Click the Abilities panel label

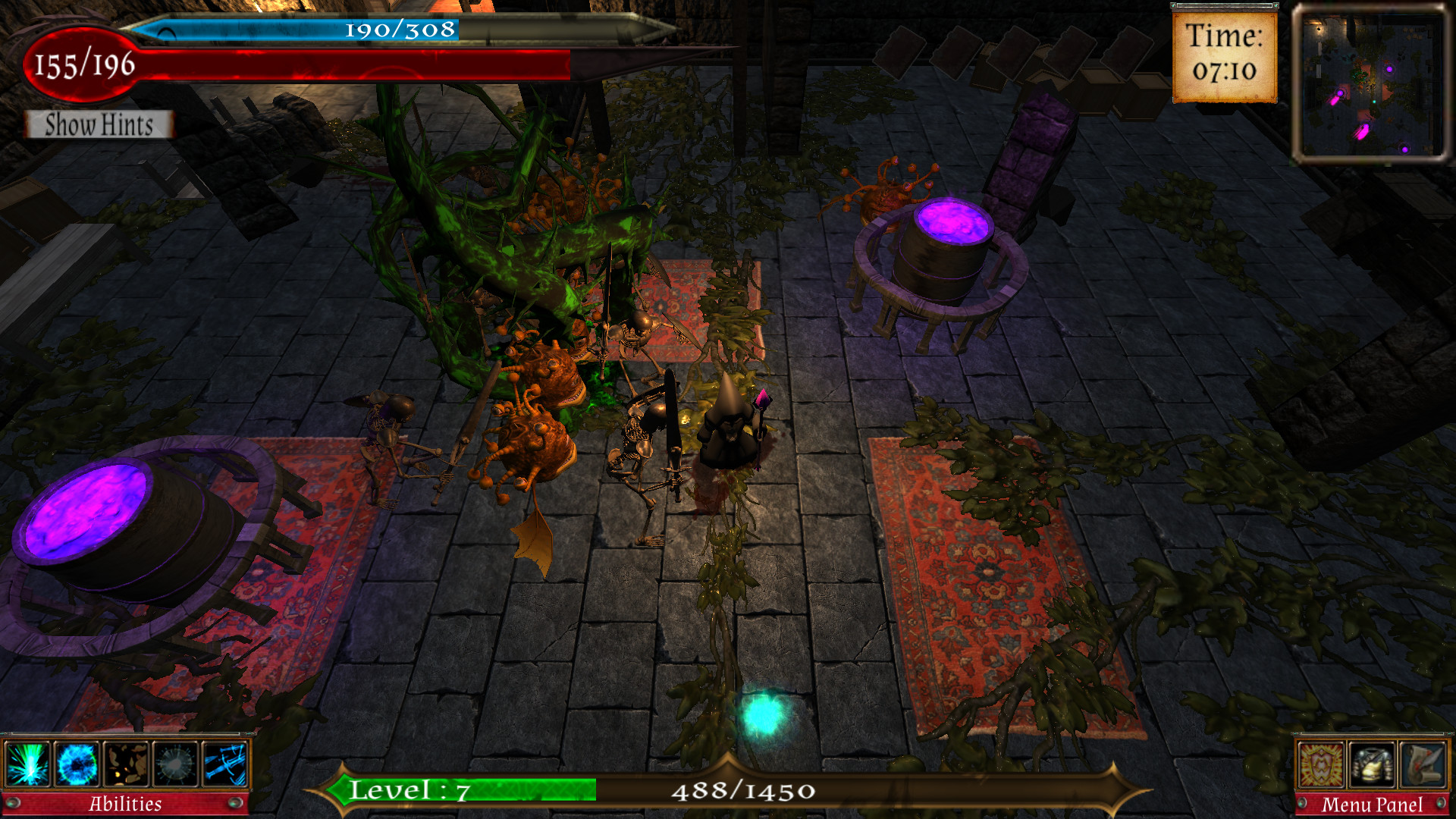pyautogui.click(x=126, y=802)
